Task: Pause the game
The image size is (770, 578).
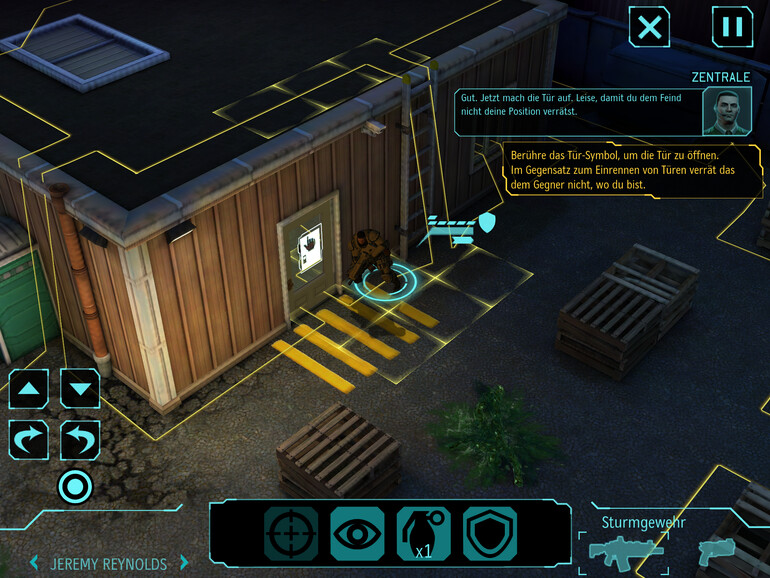Action: tap(732, 27)
